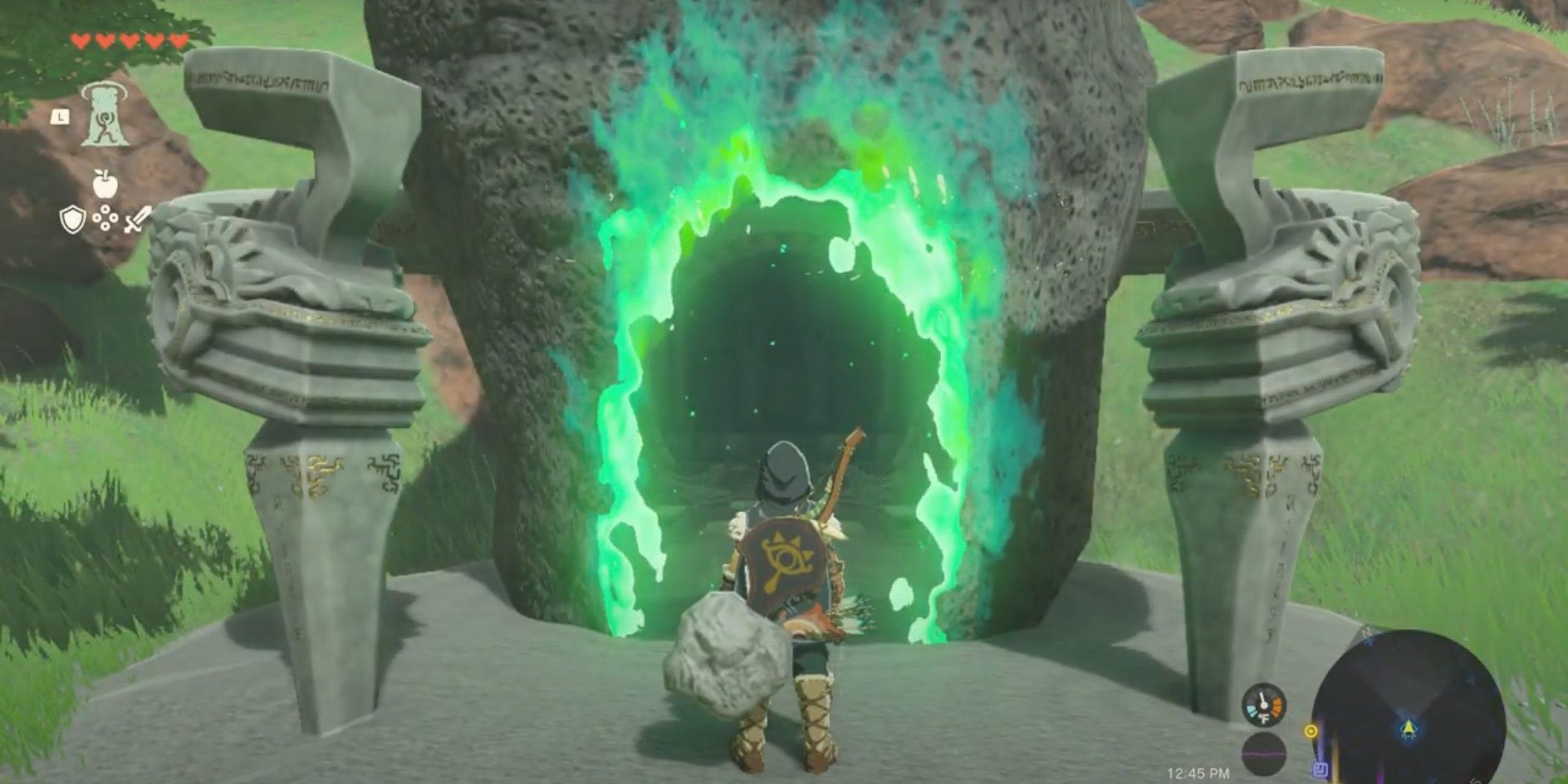This screenshot has width=1568, height=784.
Task: Toggle the blue player arrow on the minimap
Action: pos(1410,728)
